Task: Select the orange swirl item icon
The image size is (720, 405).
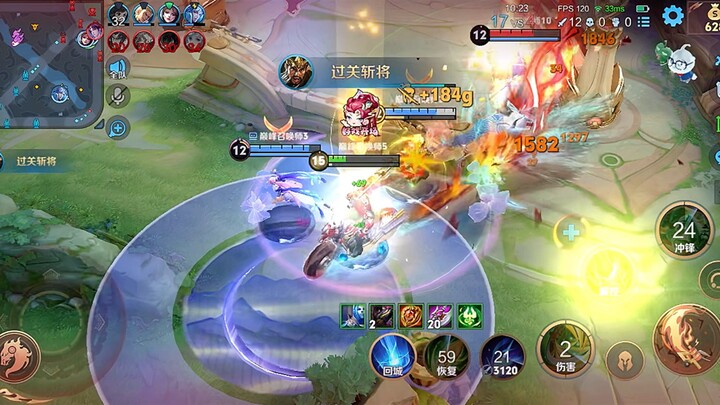Action: tap(411, 316)
